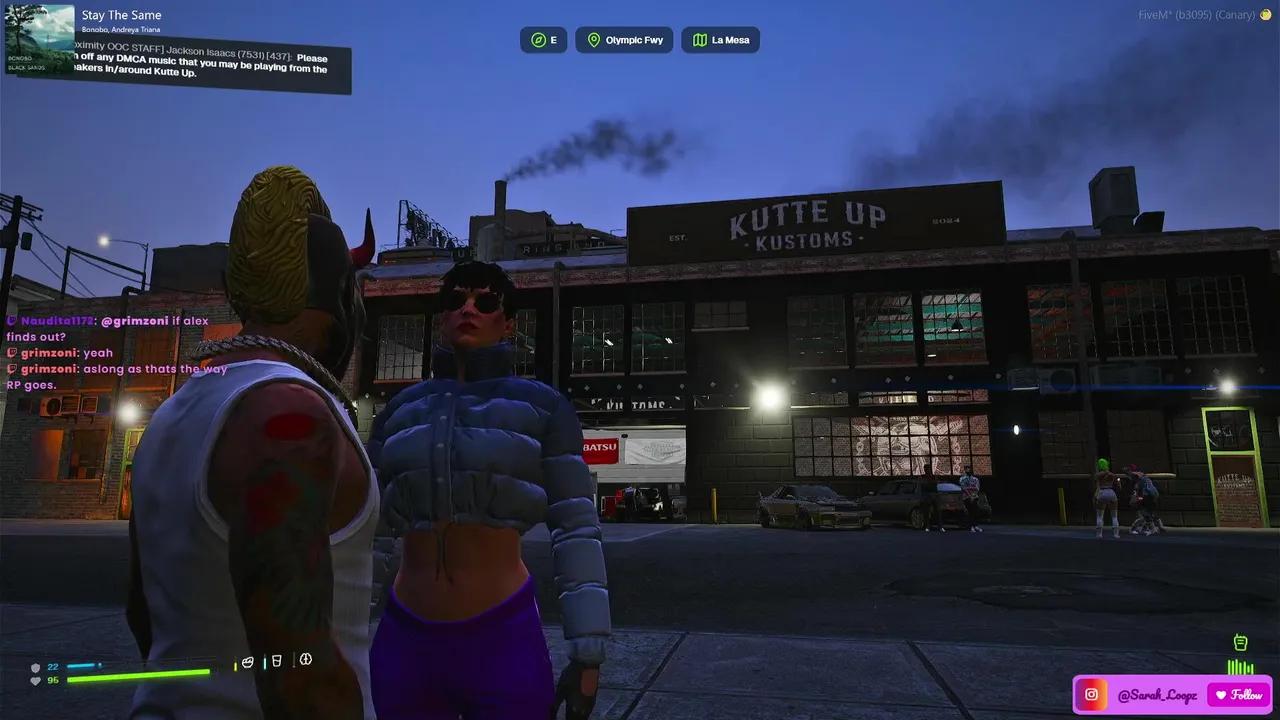This screenshot has width=1280, height=720.
Task: Open the walkie-talkie radio icon
Action: [x=1240, y=642]
